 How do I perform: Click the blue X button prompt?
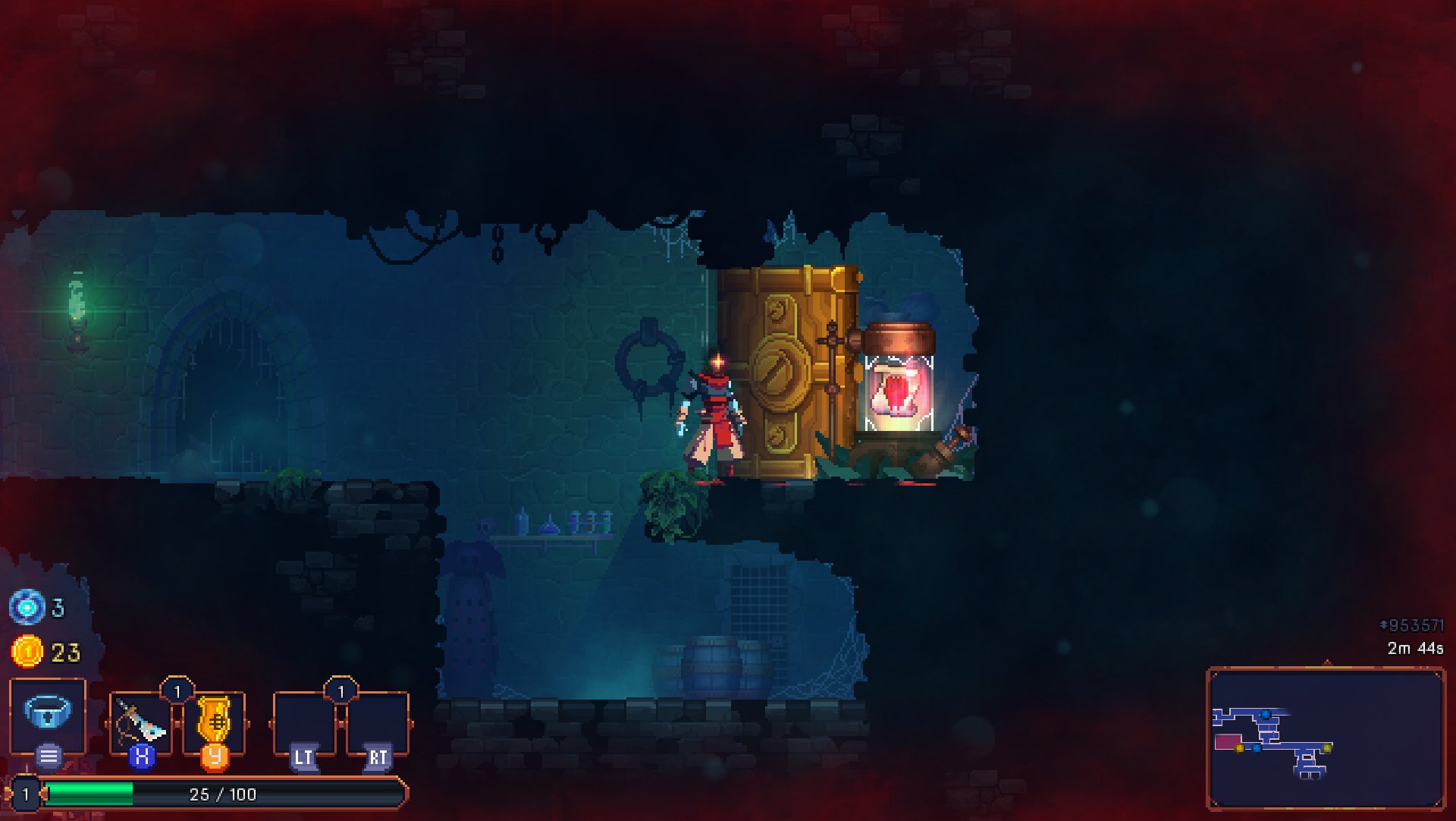point(141,757)
